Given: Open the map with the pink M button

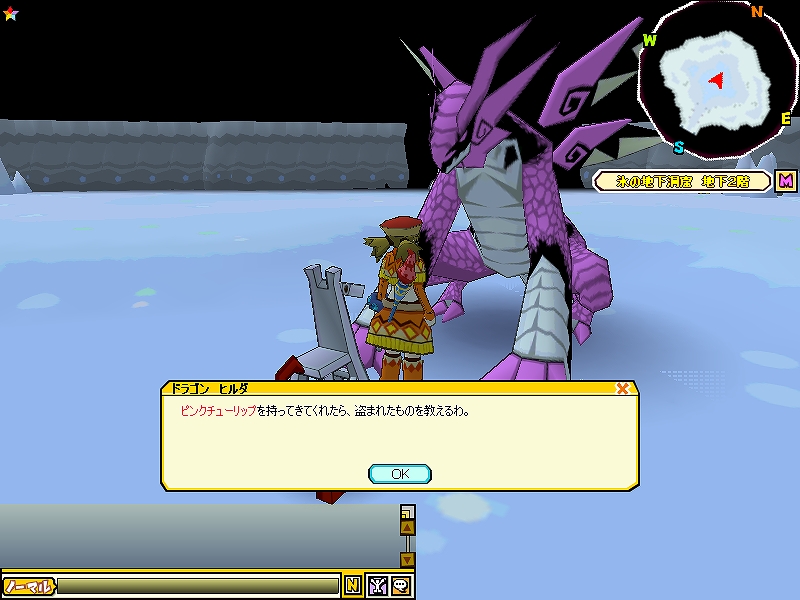Looking at the screenshot, I should (x=786, y=181).
